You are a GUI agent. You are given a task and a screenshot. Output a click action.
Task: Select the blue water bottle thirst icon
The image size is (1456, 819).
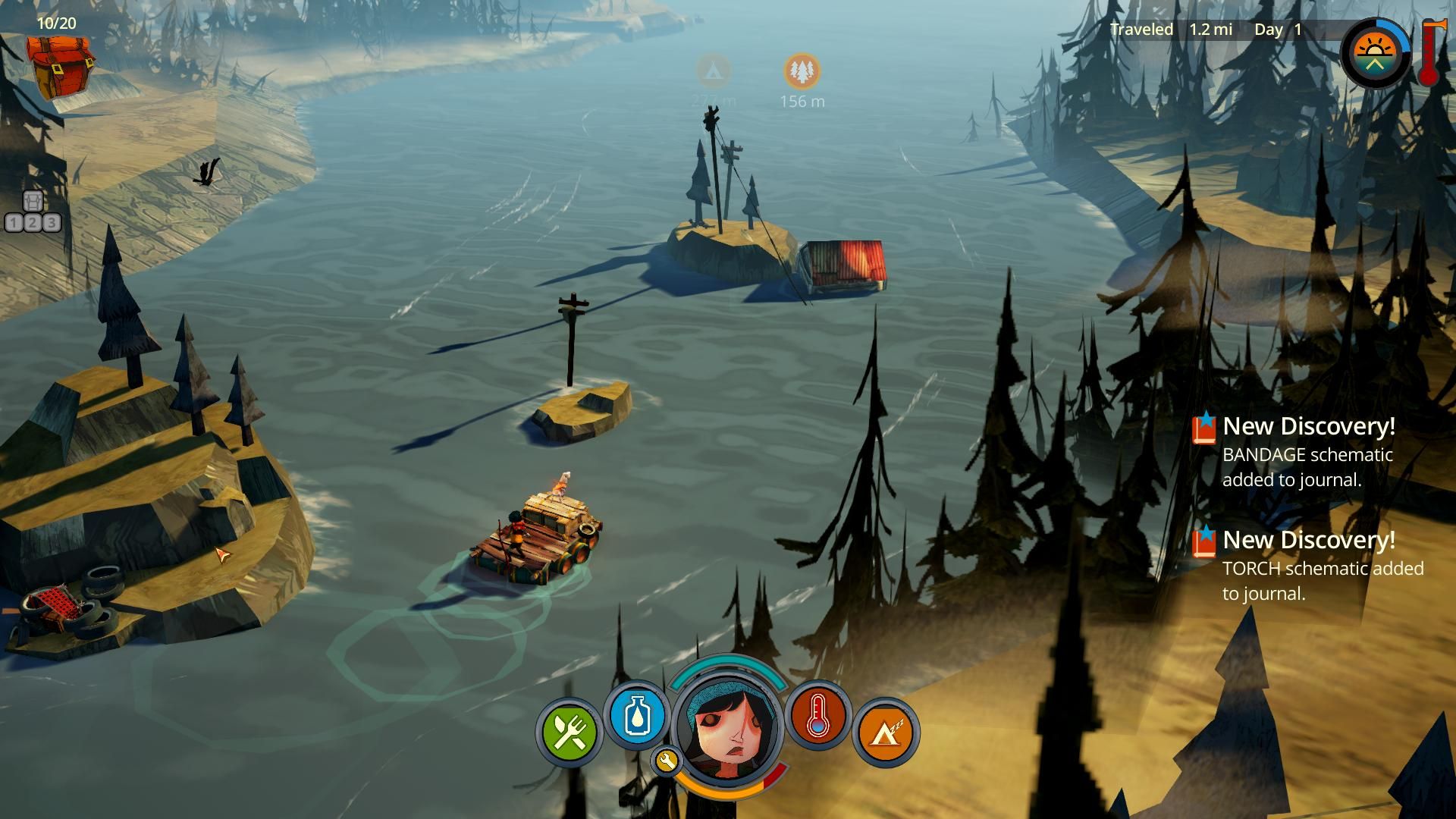637,716
